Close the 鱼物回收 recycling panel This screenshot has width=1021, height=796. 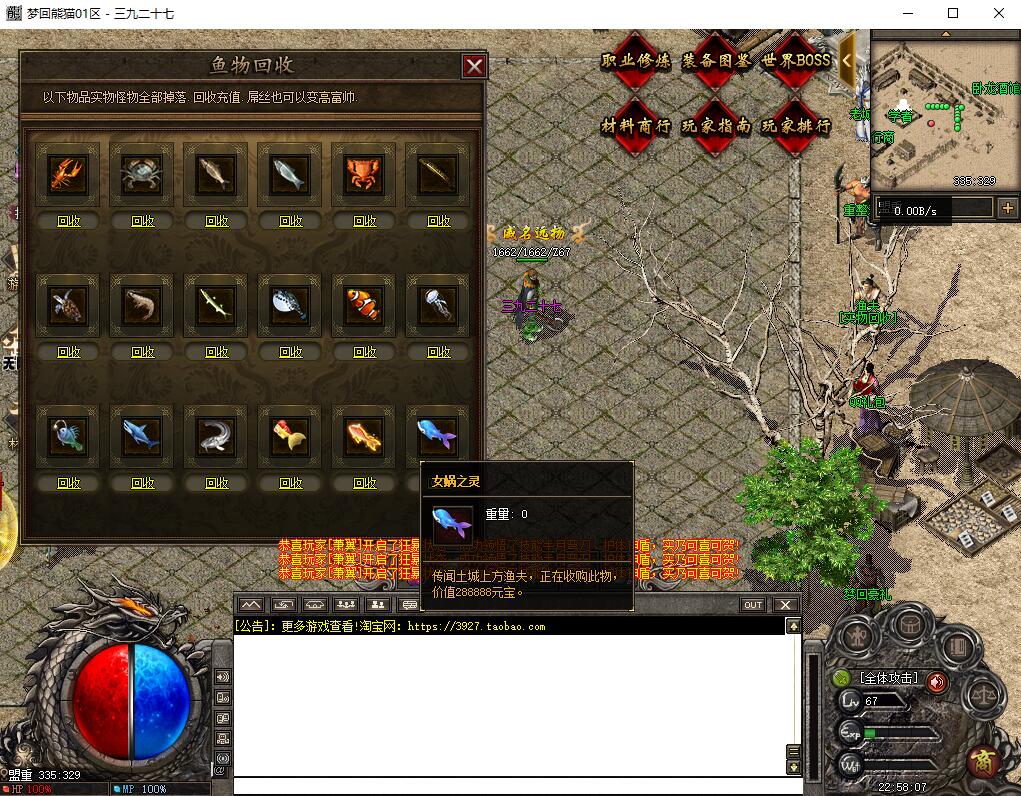[x=474, y=66]
